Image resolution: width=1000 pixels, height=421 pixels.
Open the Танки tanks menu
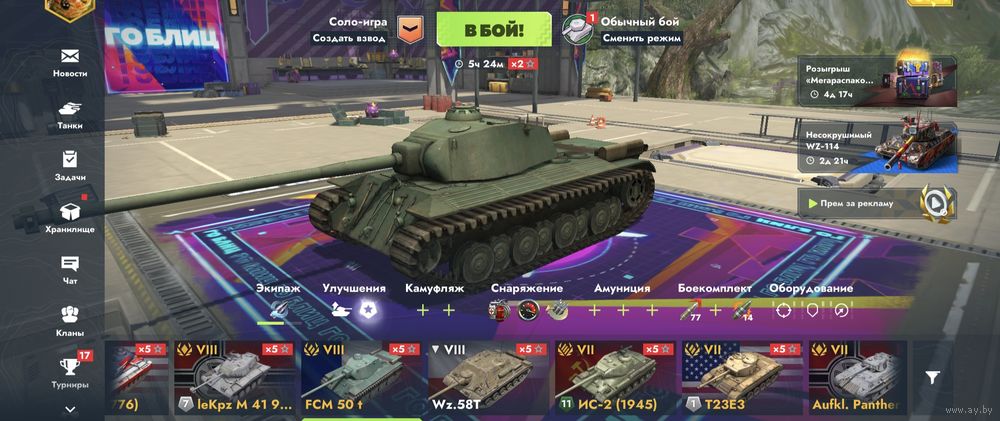pos(70,113)
